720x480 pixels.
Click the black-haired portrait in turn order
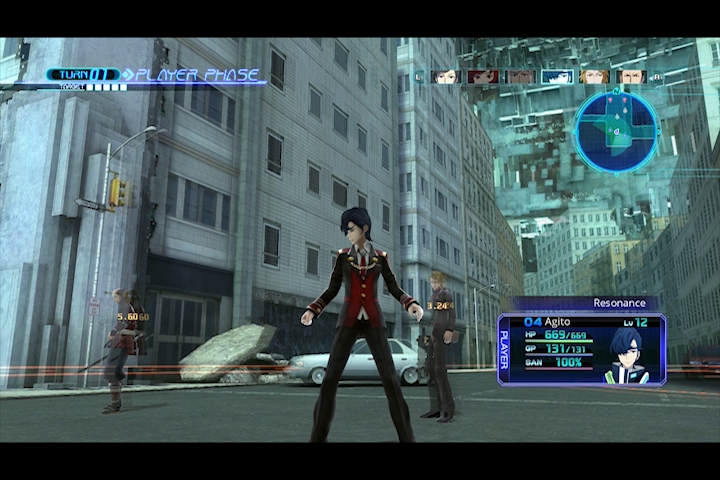pos(446,76)
